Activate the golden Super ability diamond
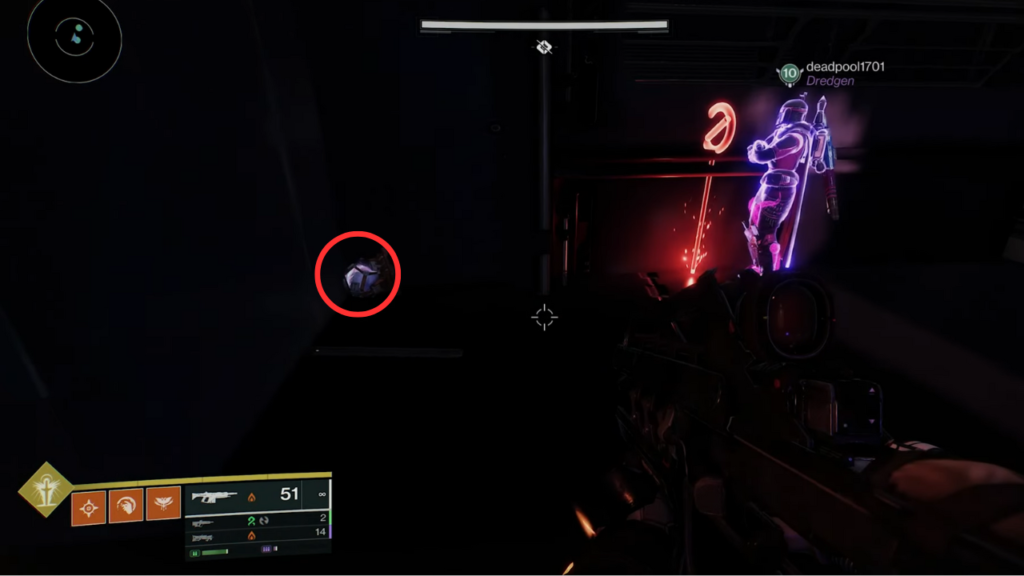The width and height of the screenshot is (1024, 576). (44, 490)
